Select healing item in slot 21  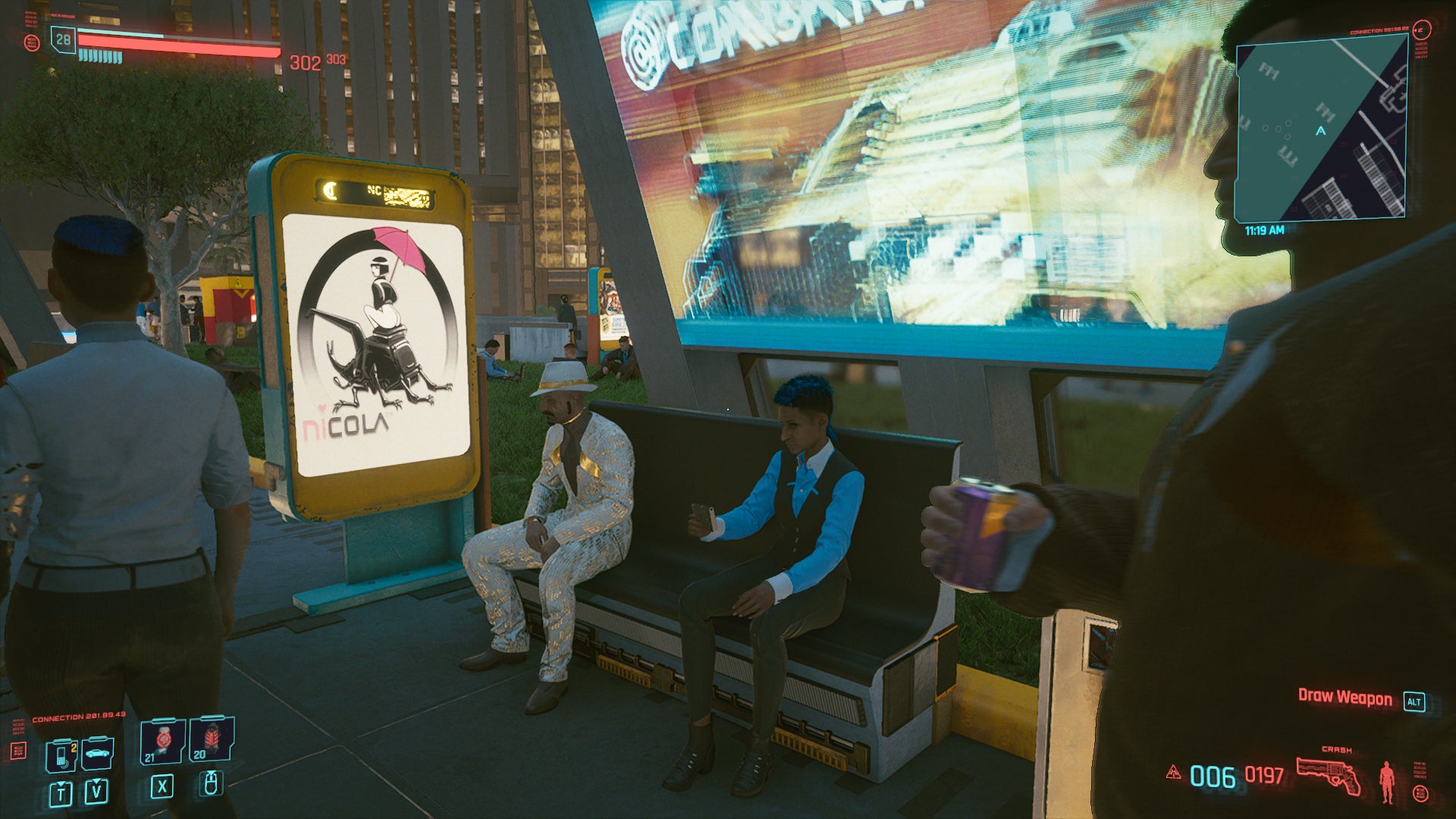click(x=163, y=739)
